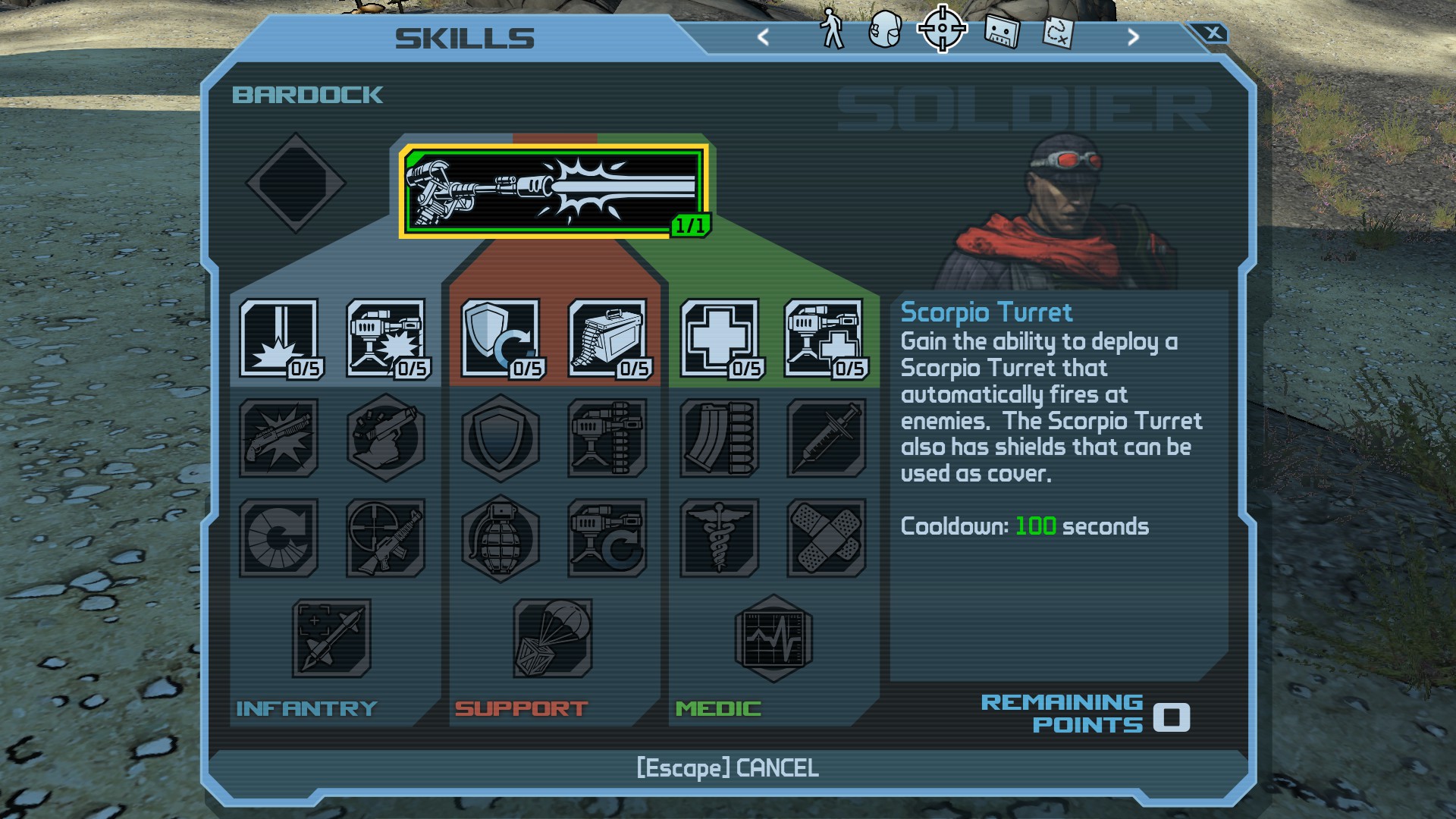Switch to the crosshair skills tab
The width and height of the screenshot is (1456, 819).
pos(942,30)
